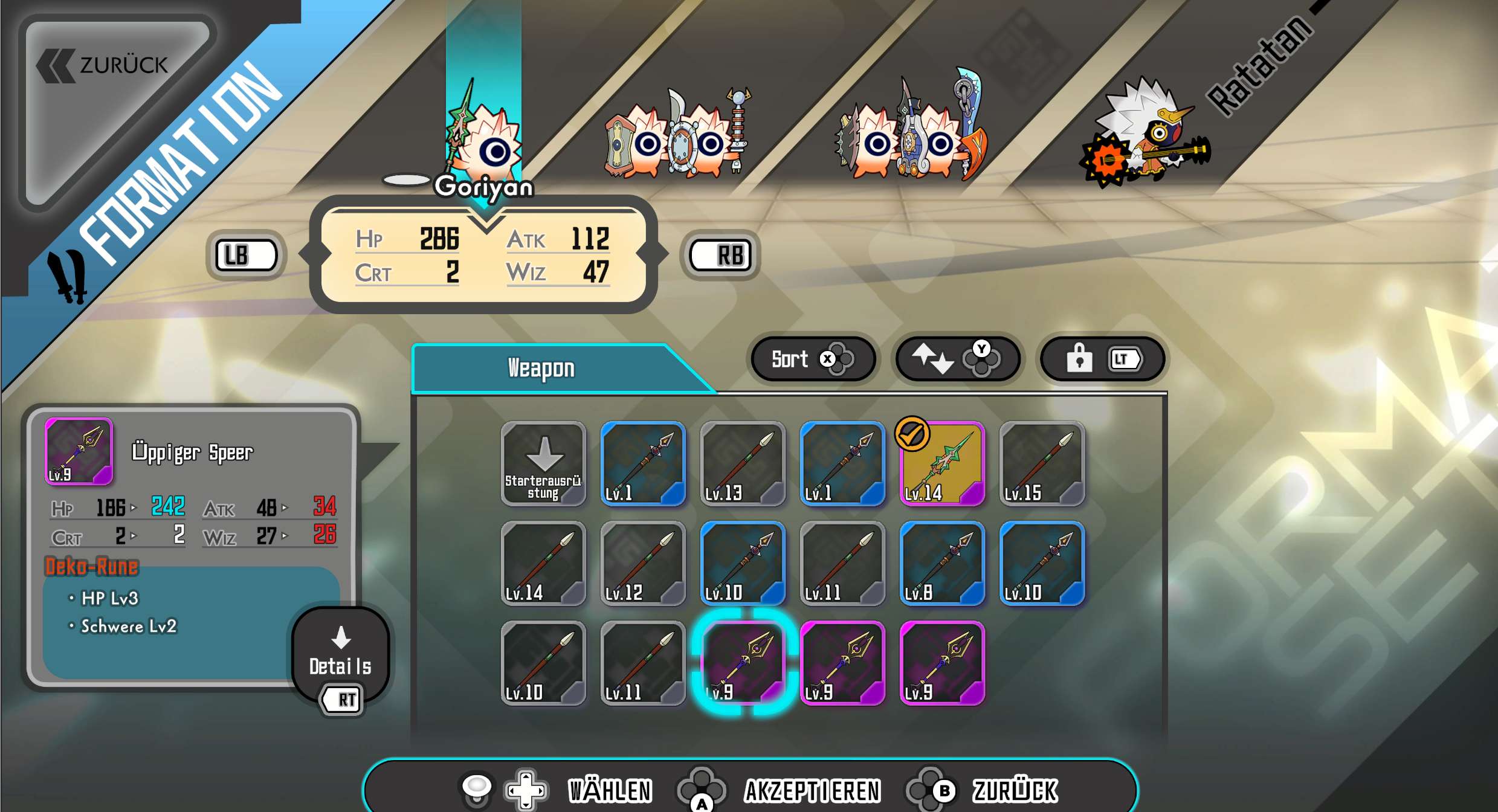This screenshot has height=812, width=1498.
Task: Select the Lv.15 spear slot
Action: (x=1042, y=464)
